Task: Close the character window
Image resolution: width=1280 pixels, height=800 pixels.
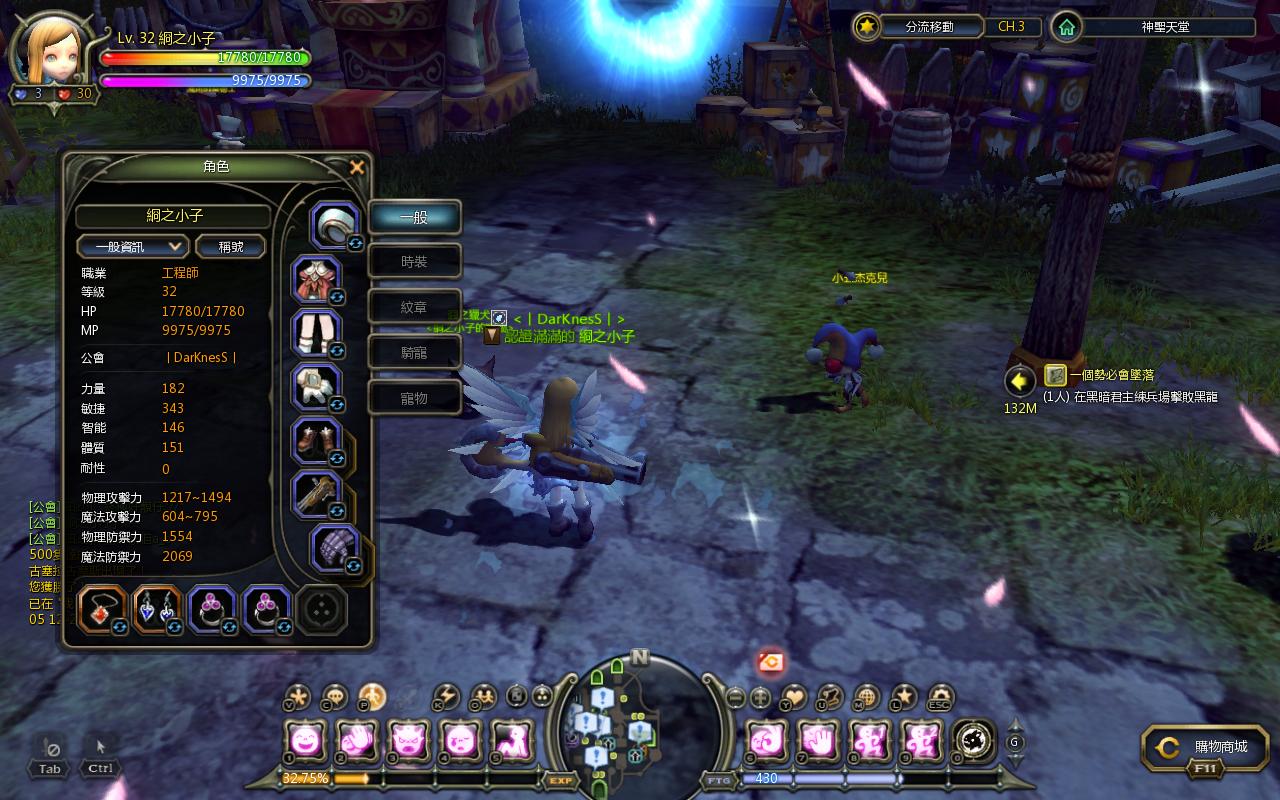Action: coord(357,168)
